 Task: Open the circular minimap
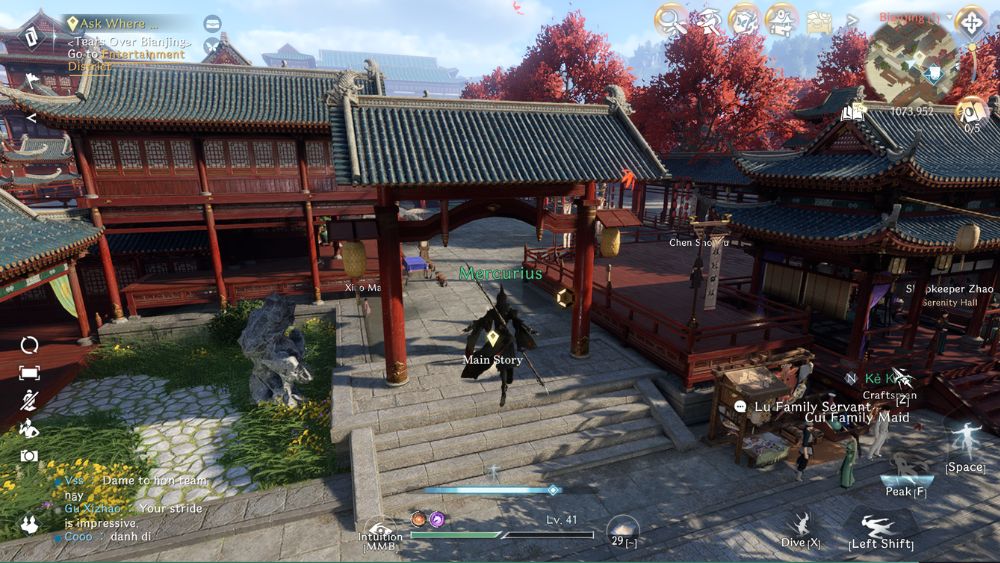click(911, 61)
